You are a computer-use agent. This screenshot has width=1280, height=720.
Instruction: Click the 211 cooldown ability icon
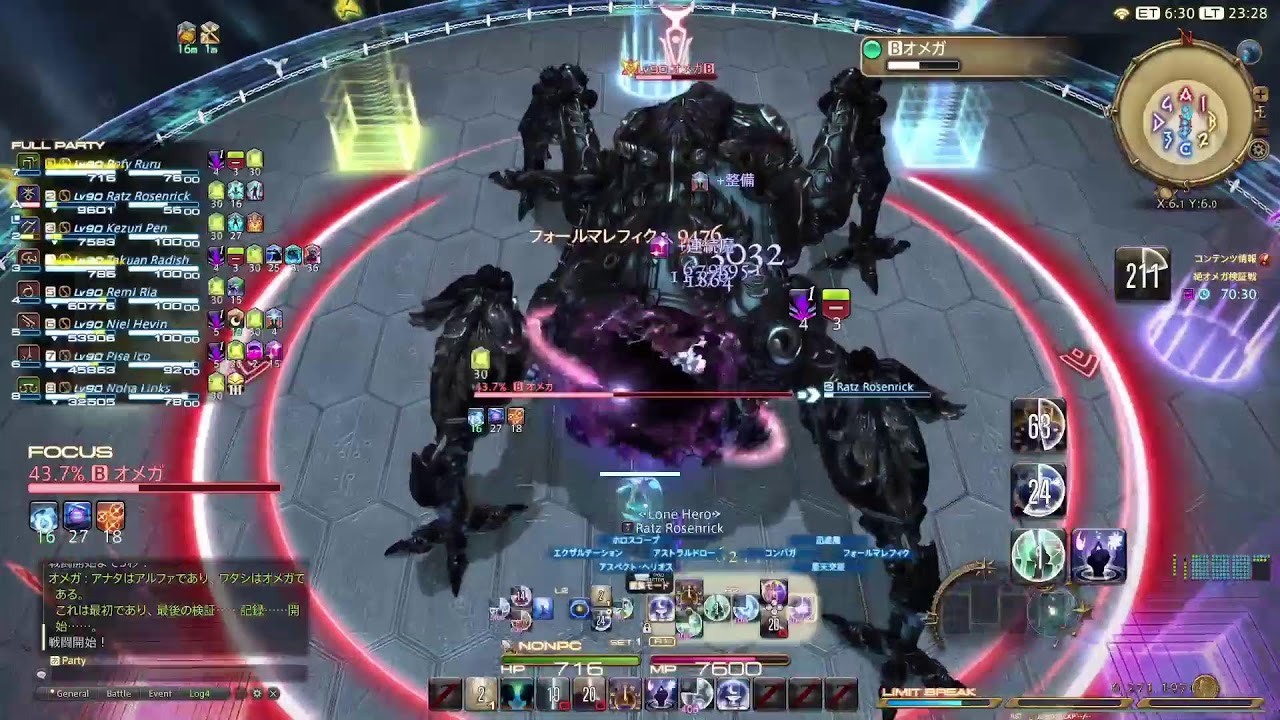(x=1142, y=273)
